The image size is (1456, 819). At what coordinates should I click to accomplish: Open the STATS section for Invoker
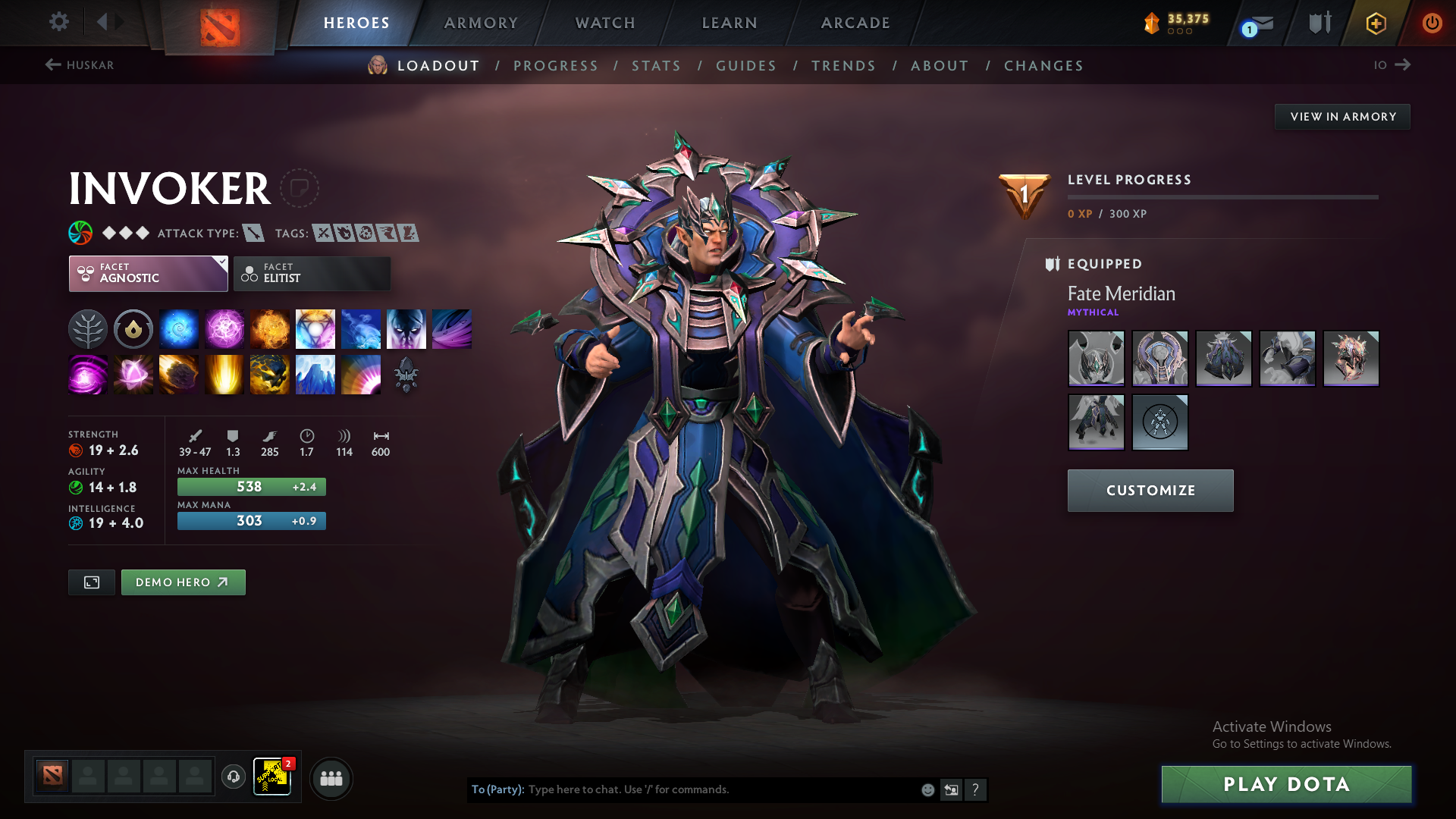pos(656,66)
